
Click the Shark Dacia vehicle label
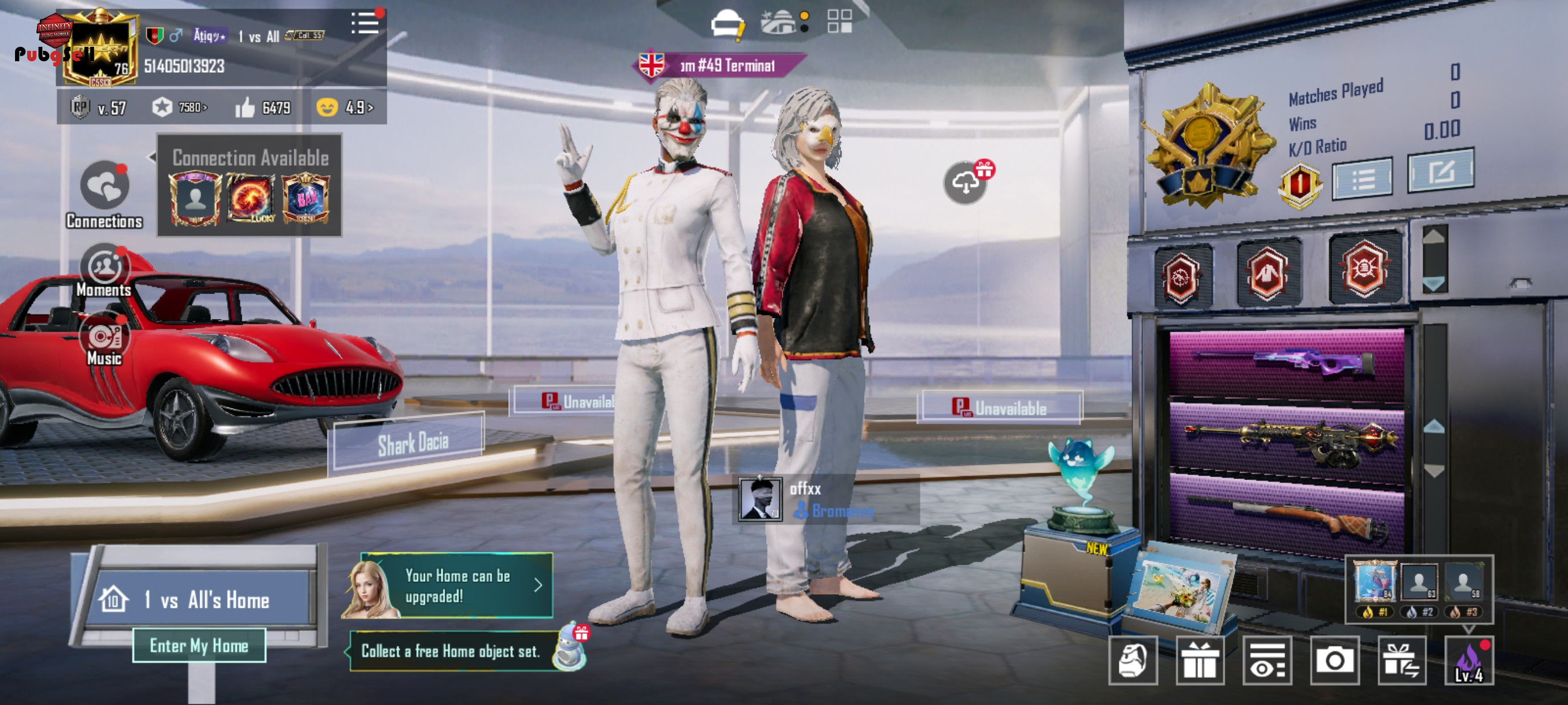[x=412, y=444]
